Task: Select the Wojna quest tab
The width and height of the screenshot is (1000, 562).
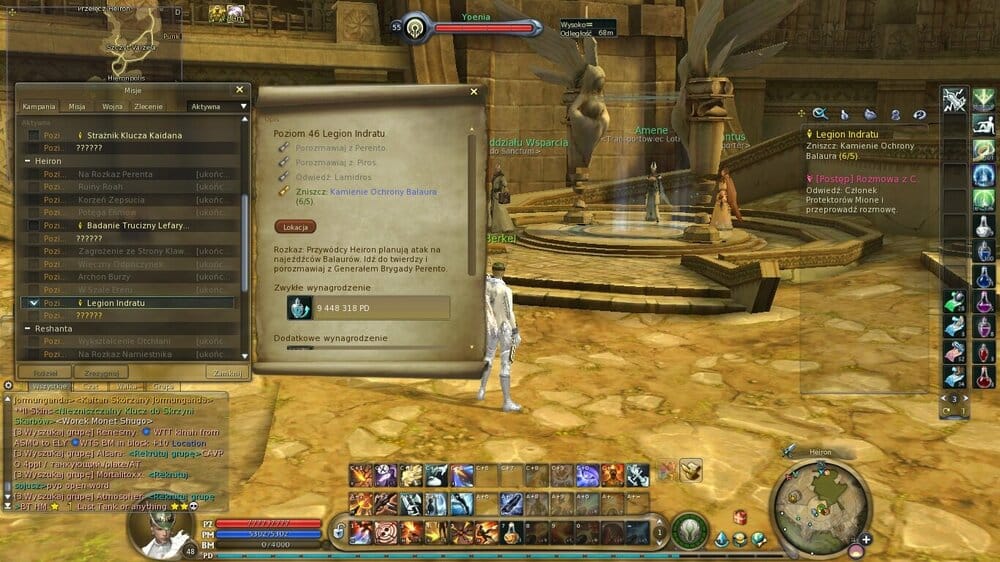Action: [x=112, y=106]
